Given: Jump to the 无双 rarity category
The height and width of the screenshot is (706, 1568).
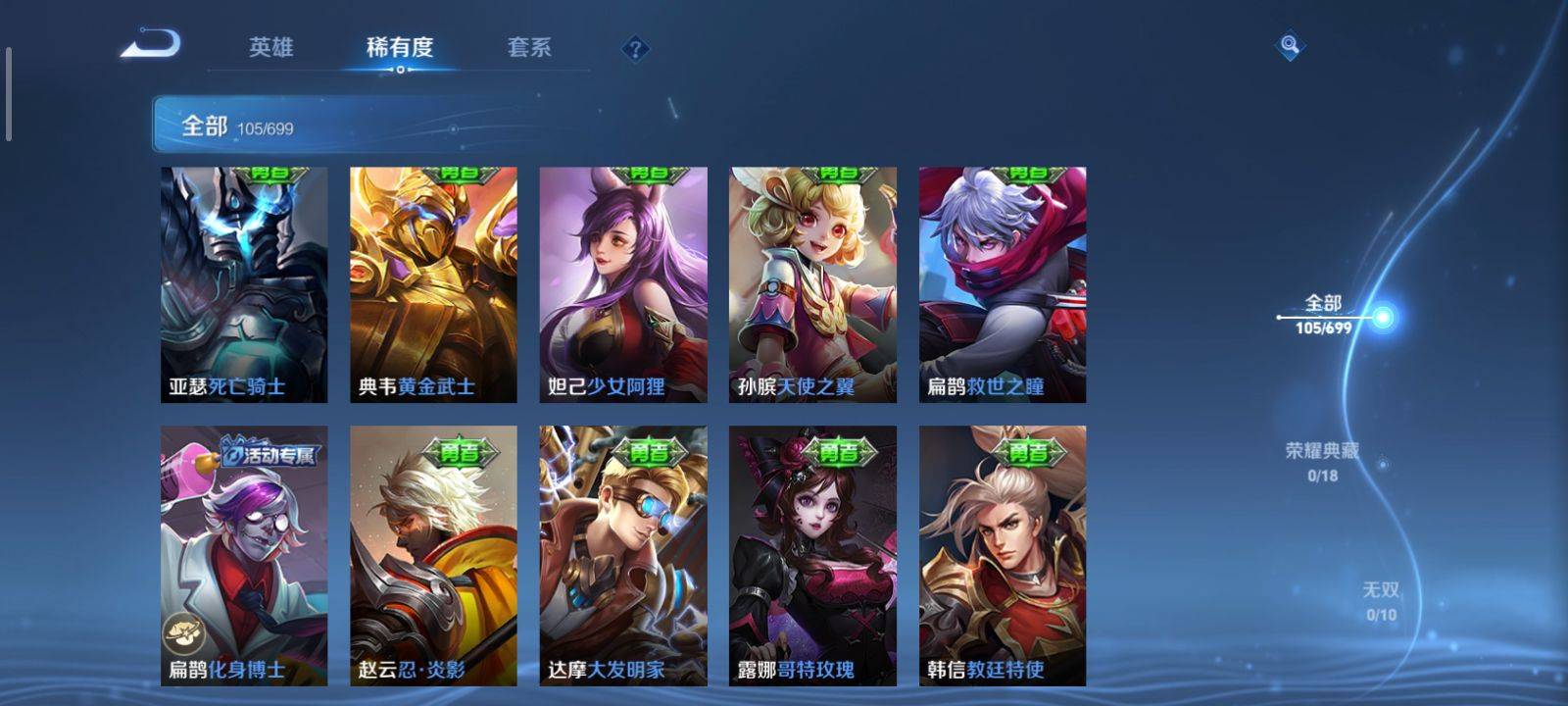Looking at the screenshot, I should pyautogui.click(x=1381, y=600).
